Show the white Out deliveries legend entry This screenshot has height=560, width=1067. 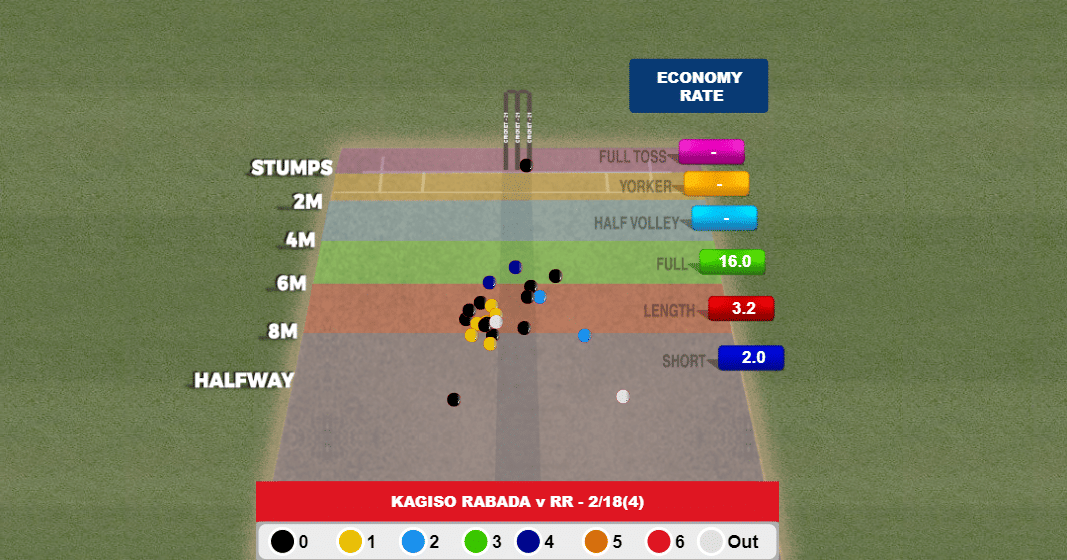(x=729, y=542)
